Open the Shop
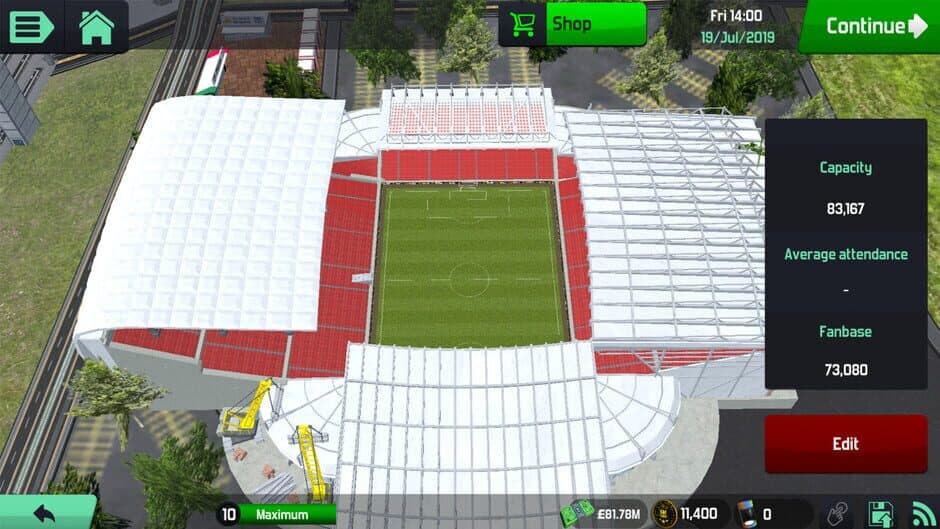 coord(572,24)
